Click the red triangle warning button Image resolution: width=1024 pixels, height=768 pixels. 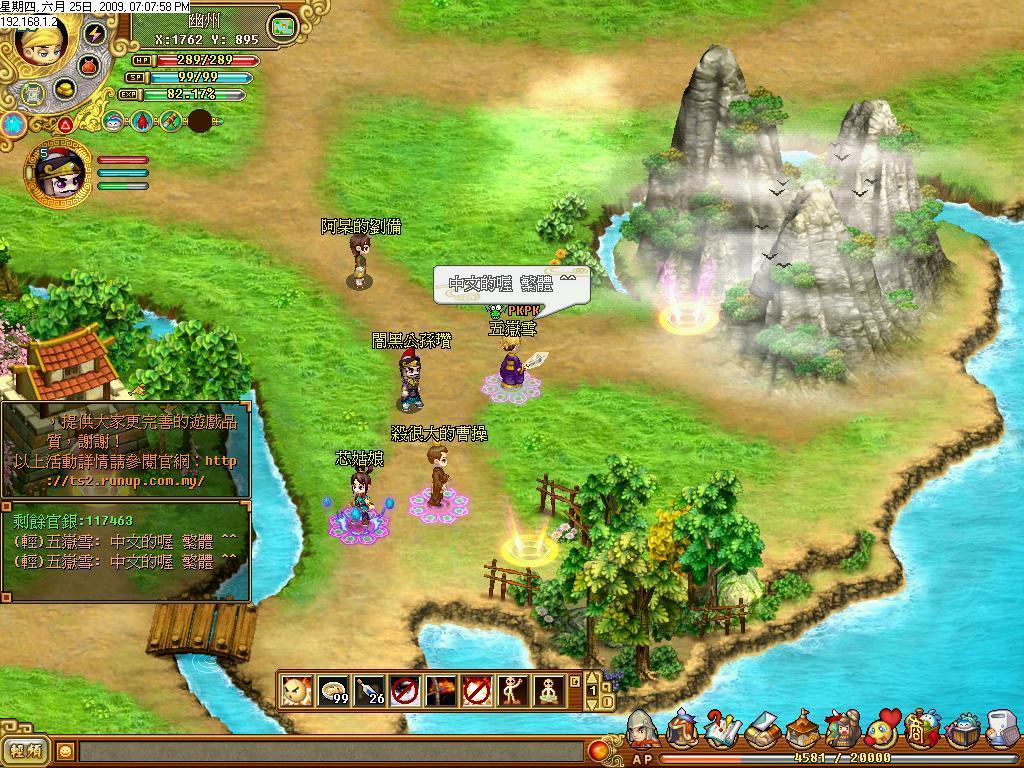(65, 124)
